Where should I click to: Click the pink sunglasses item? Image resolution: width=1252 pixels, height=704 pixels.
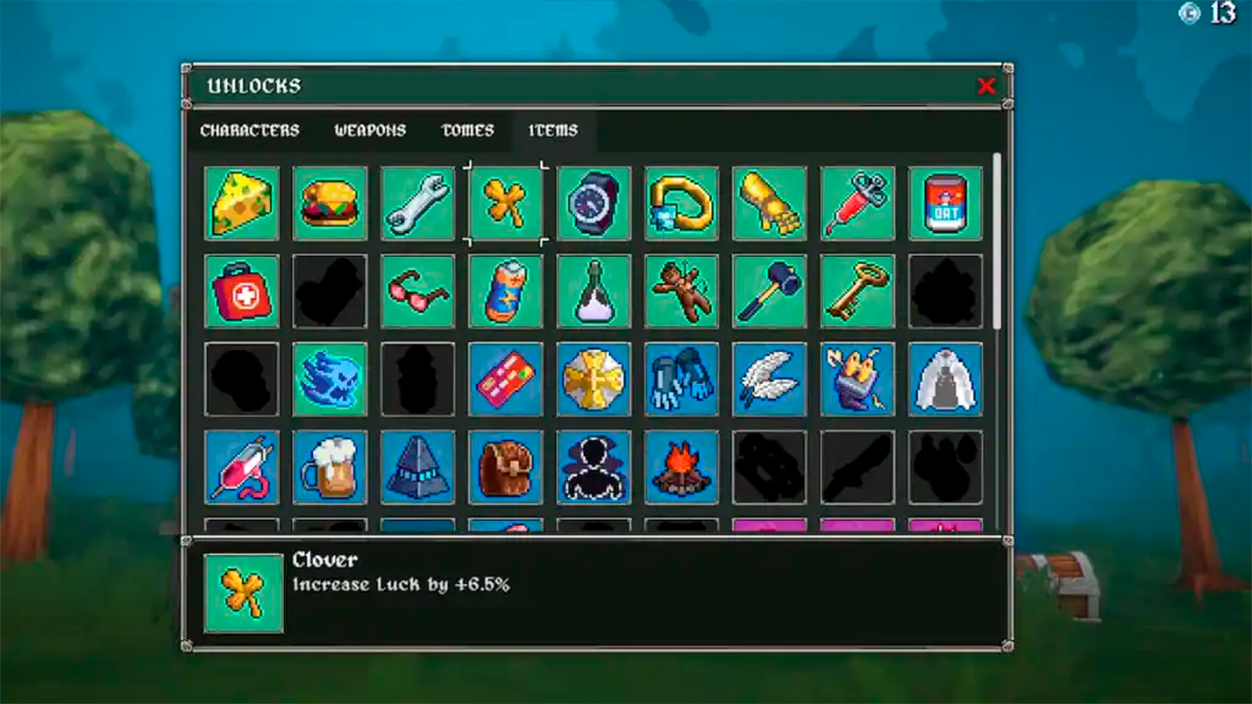coord(418,292)
